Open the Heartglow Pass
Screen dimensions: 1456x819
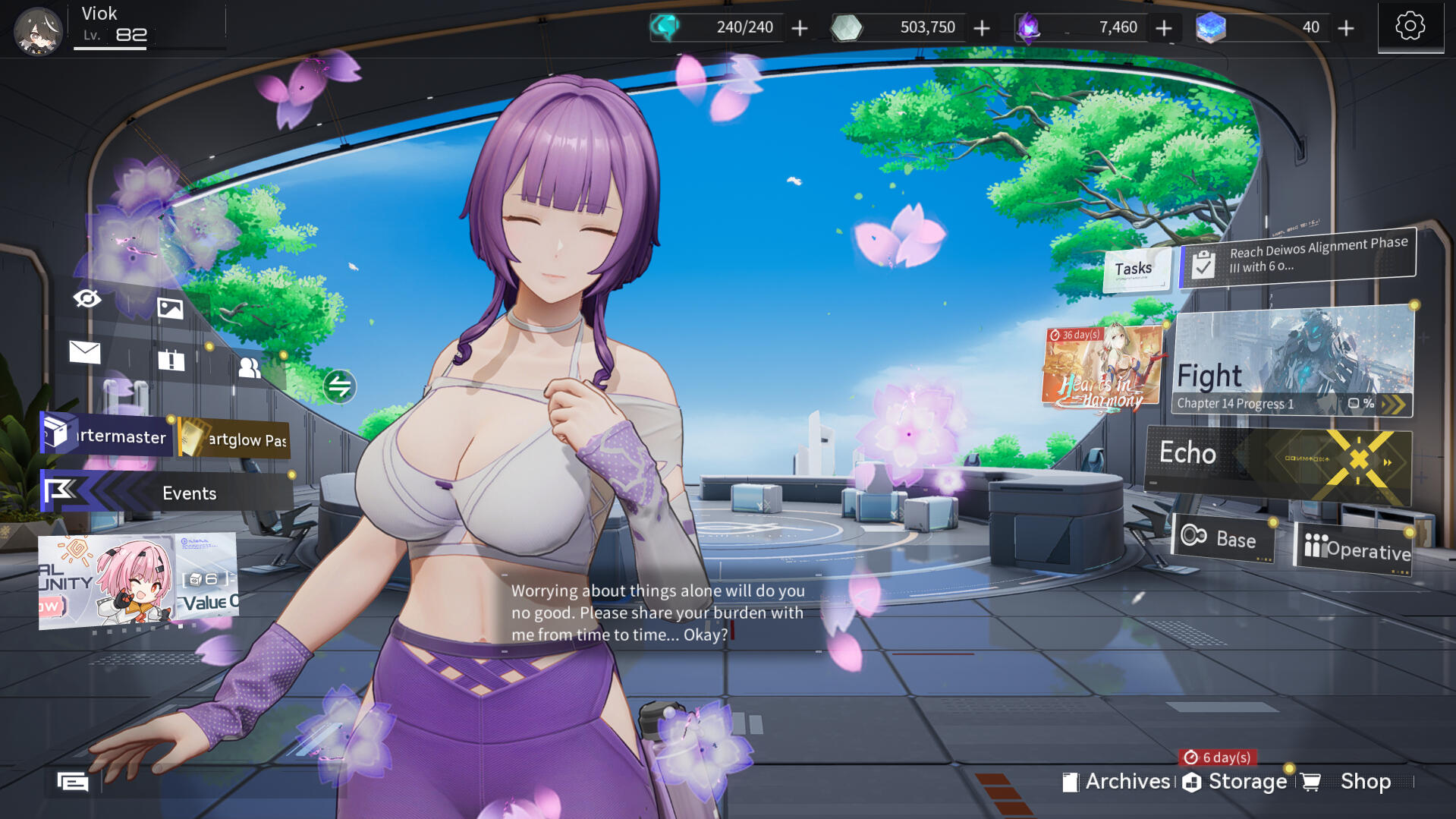[x=235, y=439]
